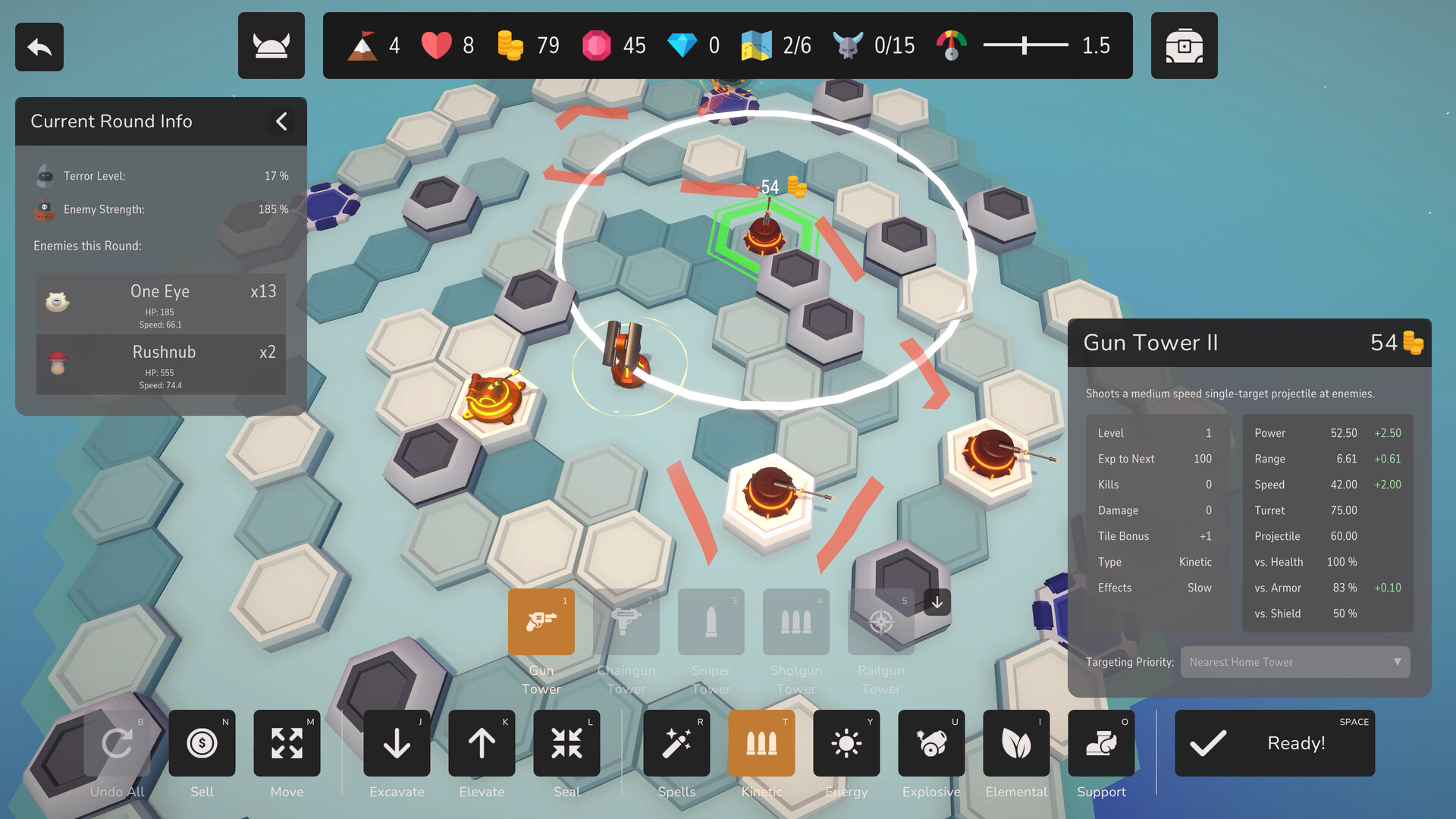Choose the Chaingun Tower option

point(626,622)
